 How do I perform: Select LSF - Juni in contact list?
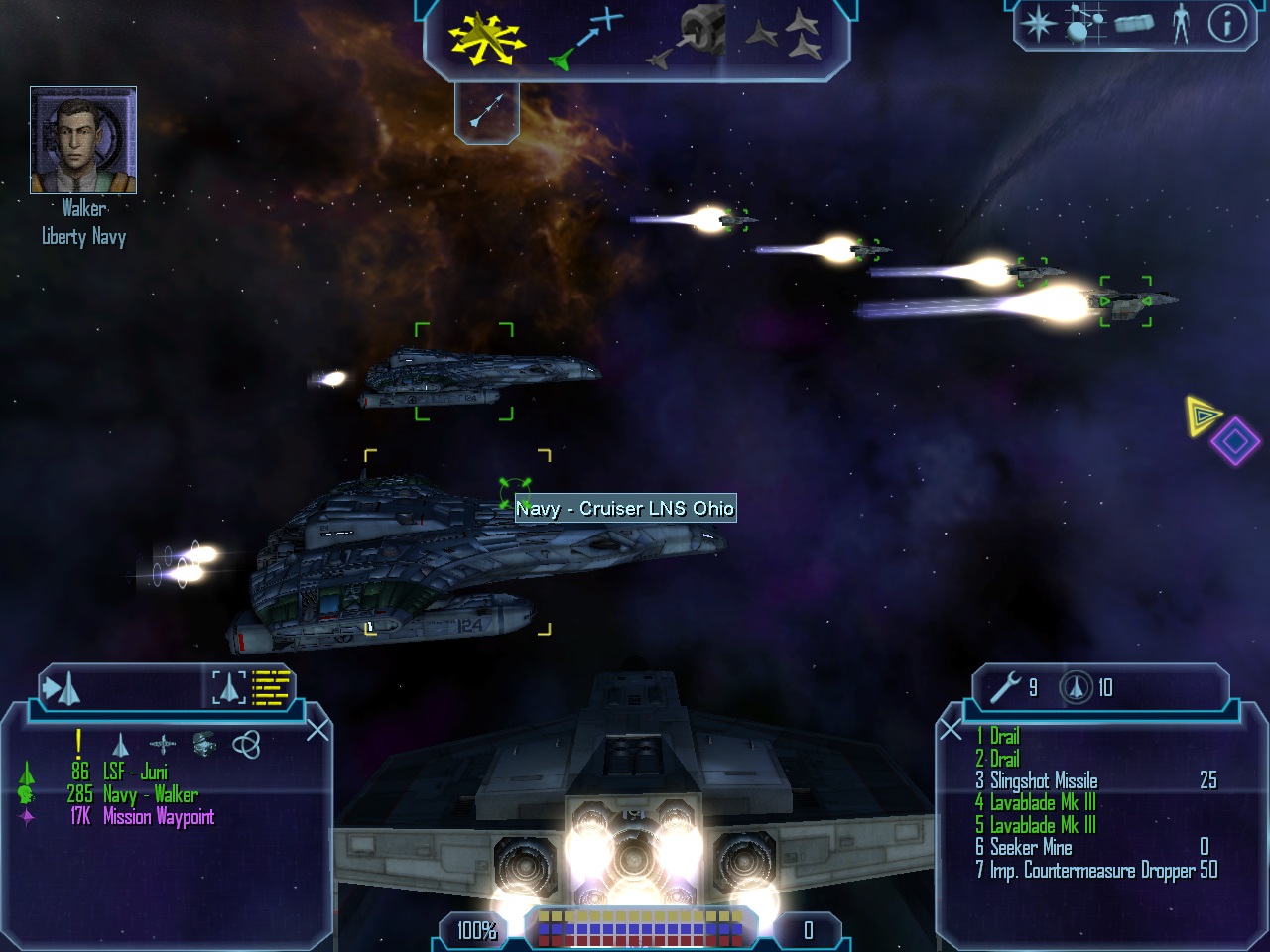pyautogui.click(x=135, y=772)
